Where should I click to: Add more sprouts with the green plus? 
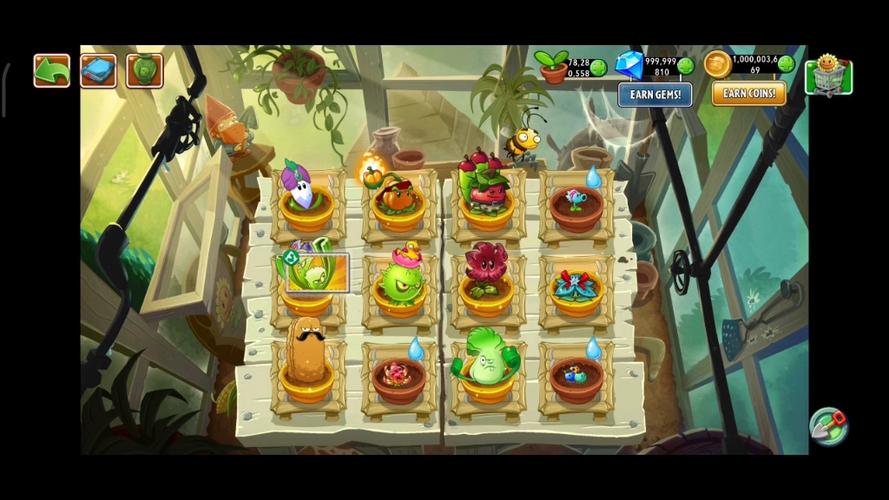(598, 67)
